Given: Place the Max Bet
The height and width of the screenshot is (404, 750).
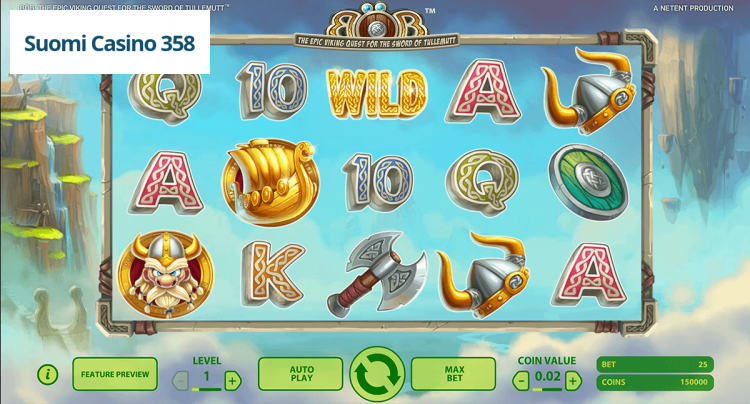Looking at the screenshot, I should click(x=453, y=374).
